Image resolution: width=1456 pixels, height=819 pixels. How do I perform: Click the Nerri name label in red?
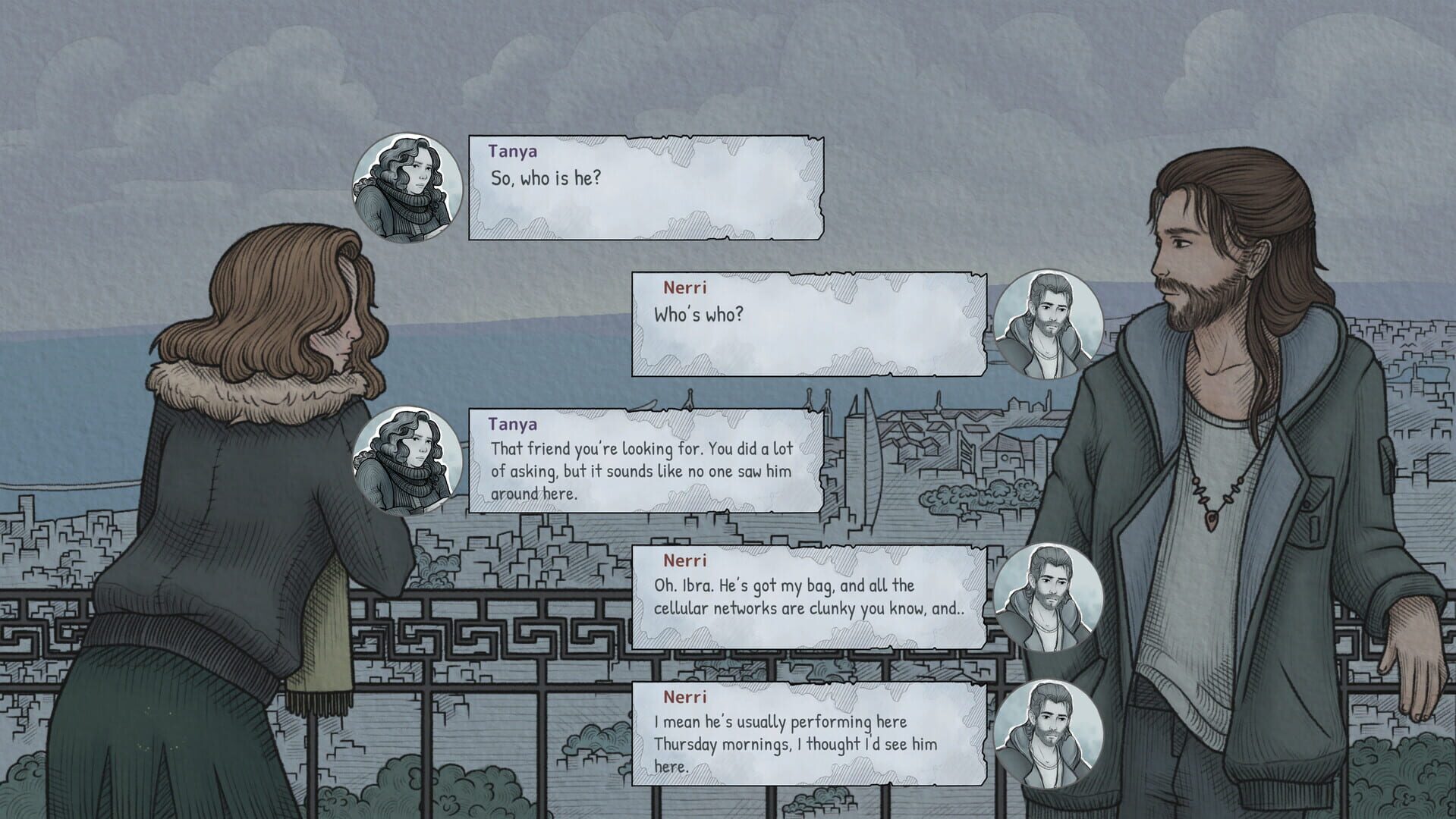click(682, 288)
